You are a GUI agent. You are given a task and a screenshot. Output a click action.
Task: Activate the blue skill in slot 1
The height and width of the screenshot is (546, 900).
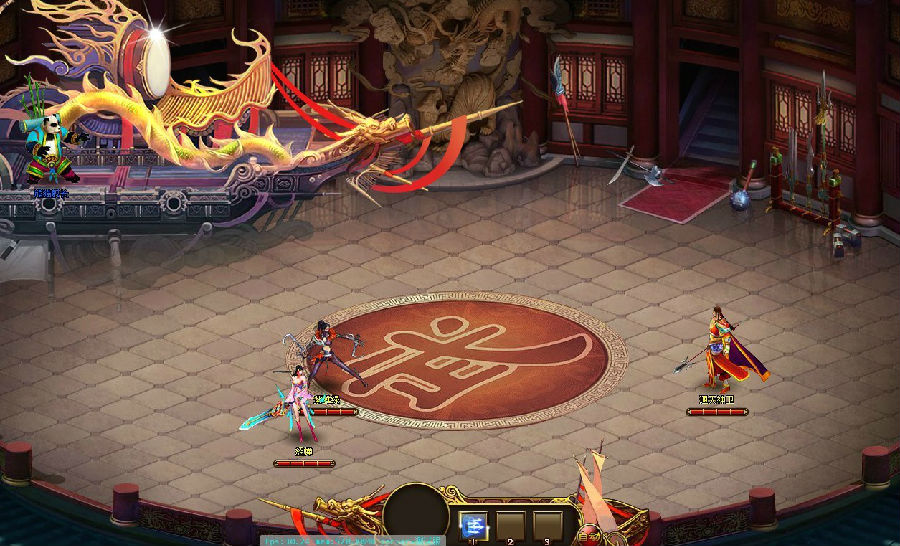(474, 524)
